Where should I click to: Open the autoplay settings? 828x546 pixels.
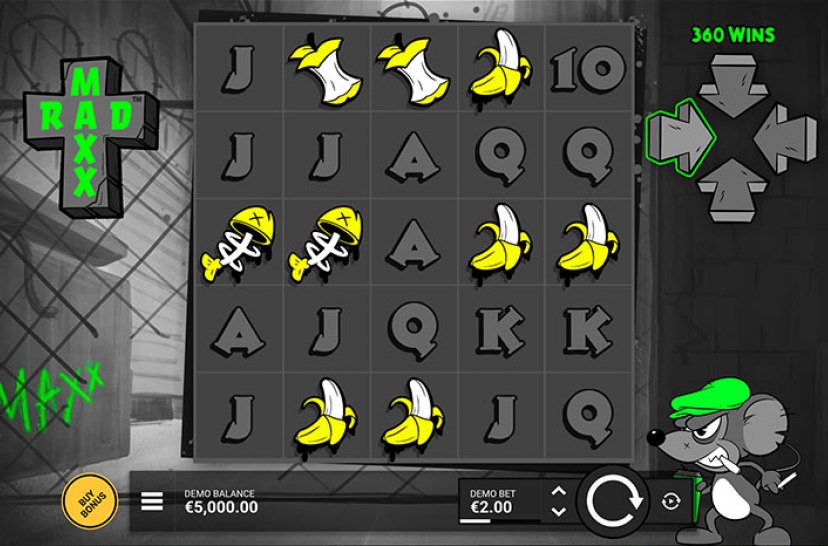pyautogui.click(x=670, y=501)
